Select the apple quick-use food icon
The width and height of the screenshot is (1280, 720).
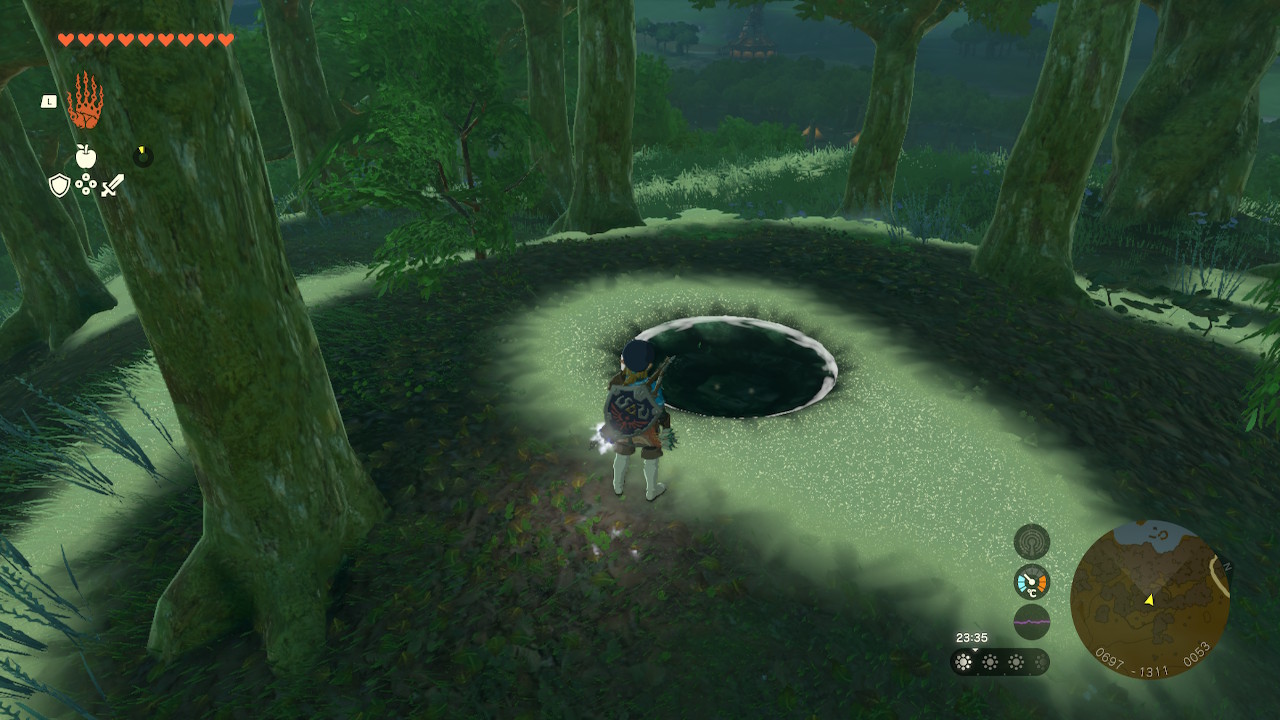(87, 156)
